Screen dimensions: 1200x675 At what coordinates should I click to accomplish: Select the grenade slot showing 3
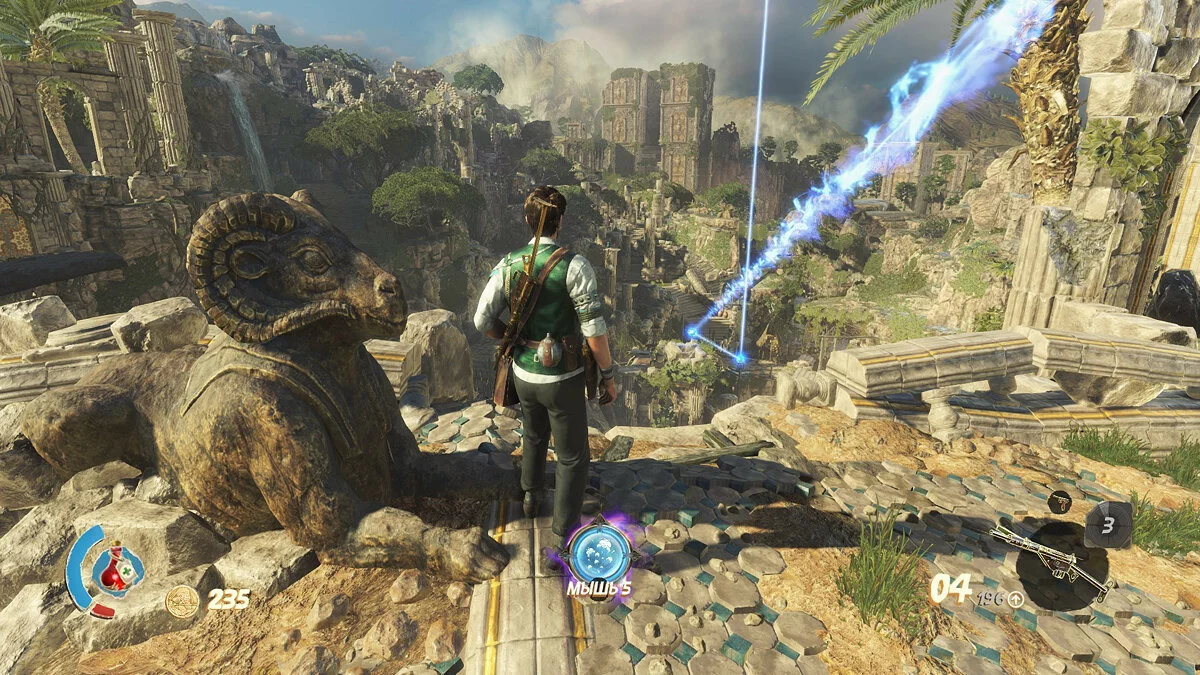(1108, 524)
